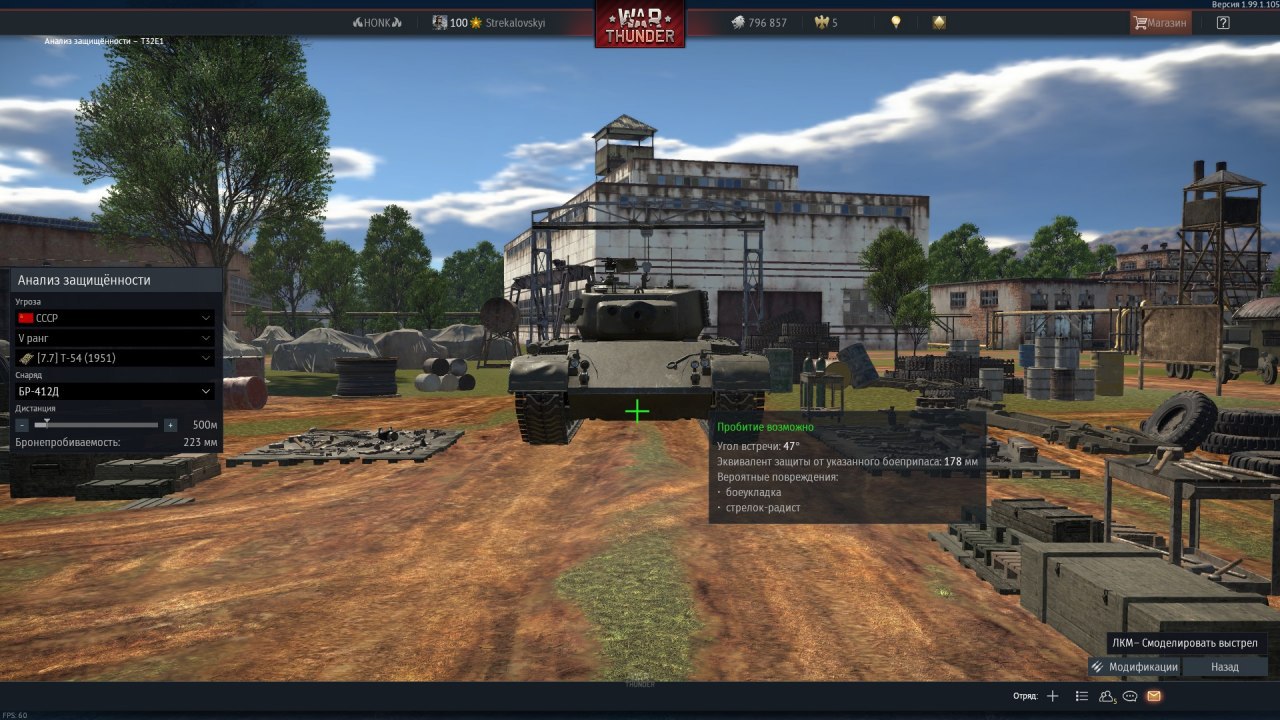This screenshot has width=1280, height=720.
Task: Open the HONK squadron tag
Action: (377, 23)
